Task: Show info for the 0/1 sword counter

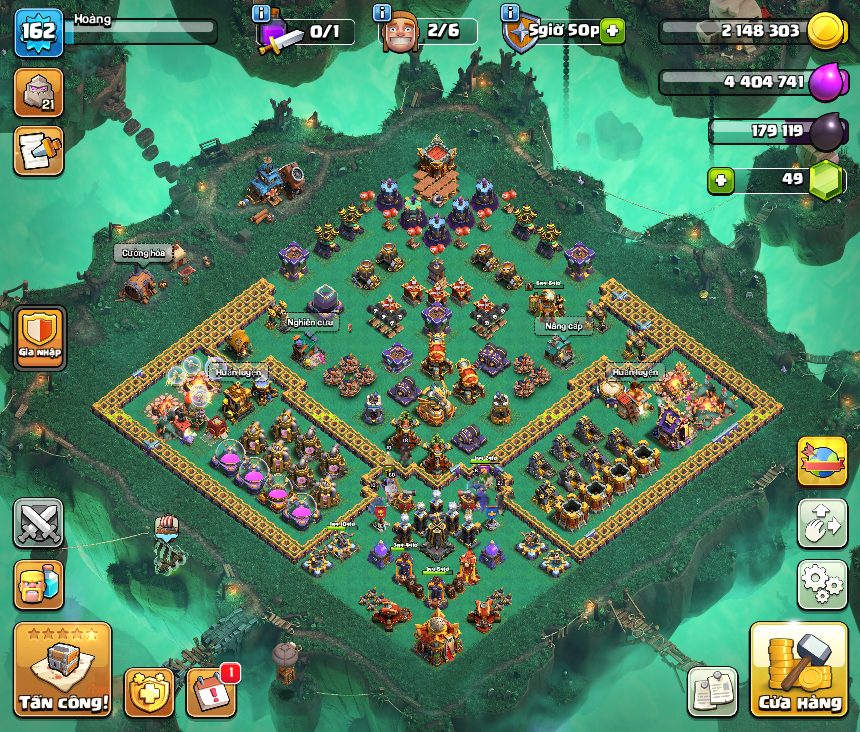Action: [x=261, y=13]
